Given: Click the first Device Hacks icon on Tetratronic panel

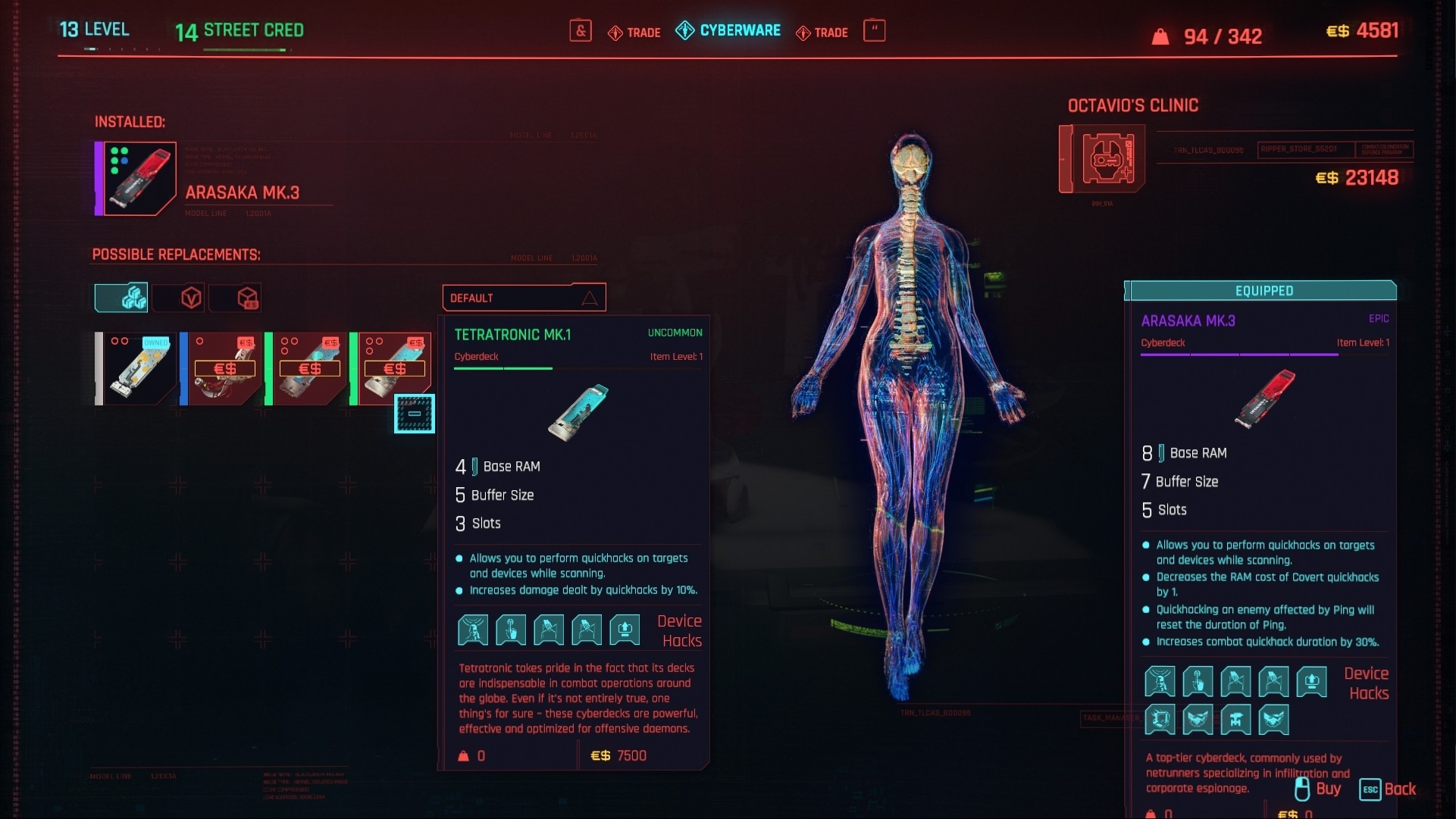Looking at the screenshot, I should (x=473, y=630).
